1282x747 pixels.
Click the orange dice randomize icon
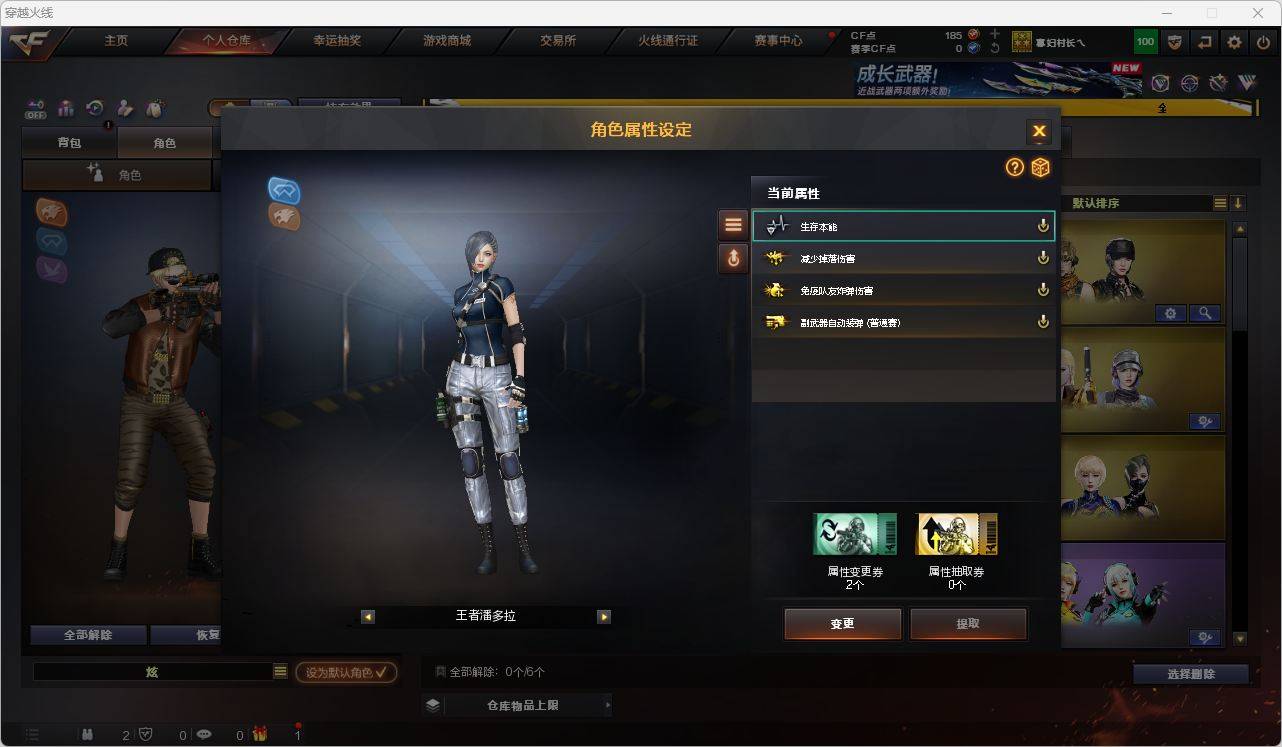[1040, 168]
